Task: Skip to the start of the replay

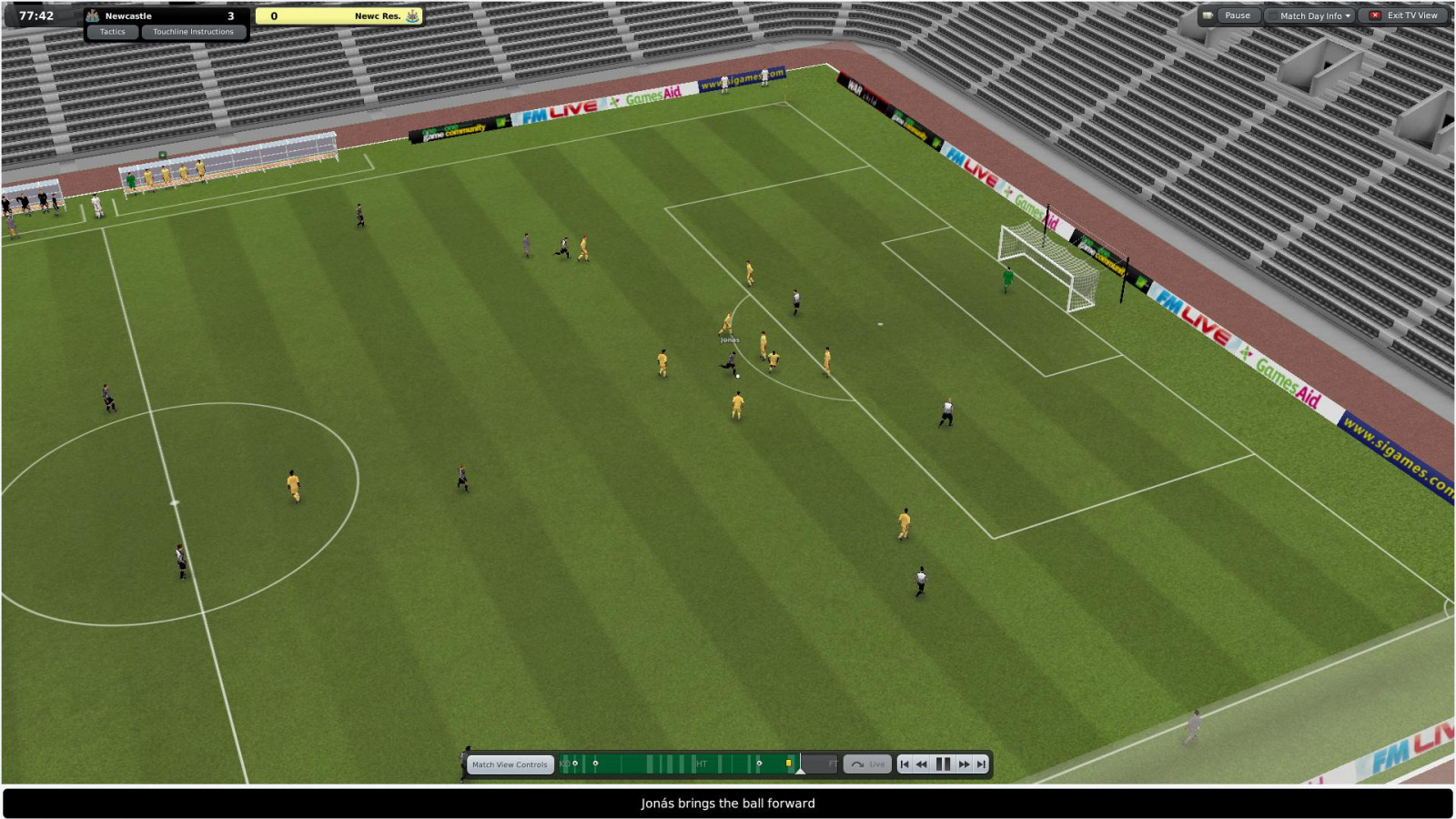Action: coord(905,764)
